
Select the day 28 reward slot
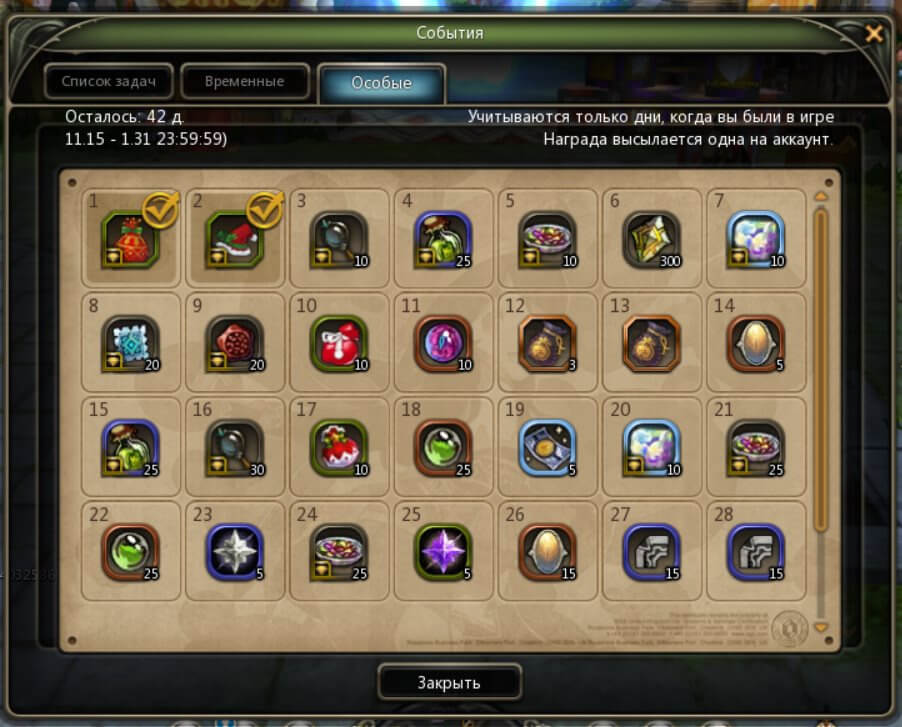click(x=755, y=551)
